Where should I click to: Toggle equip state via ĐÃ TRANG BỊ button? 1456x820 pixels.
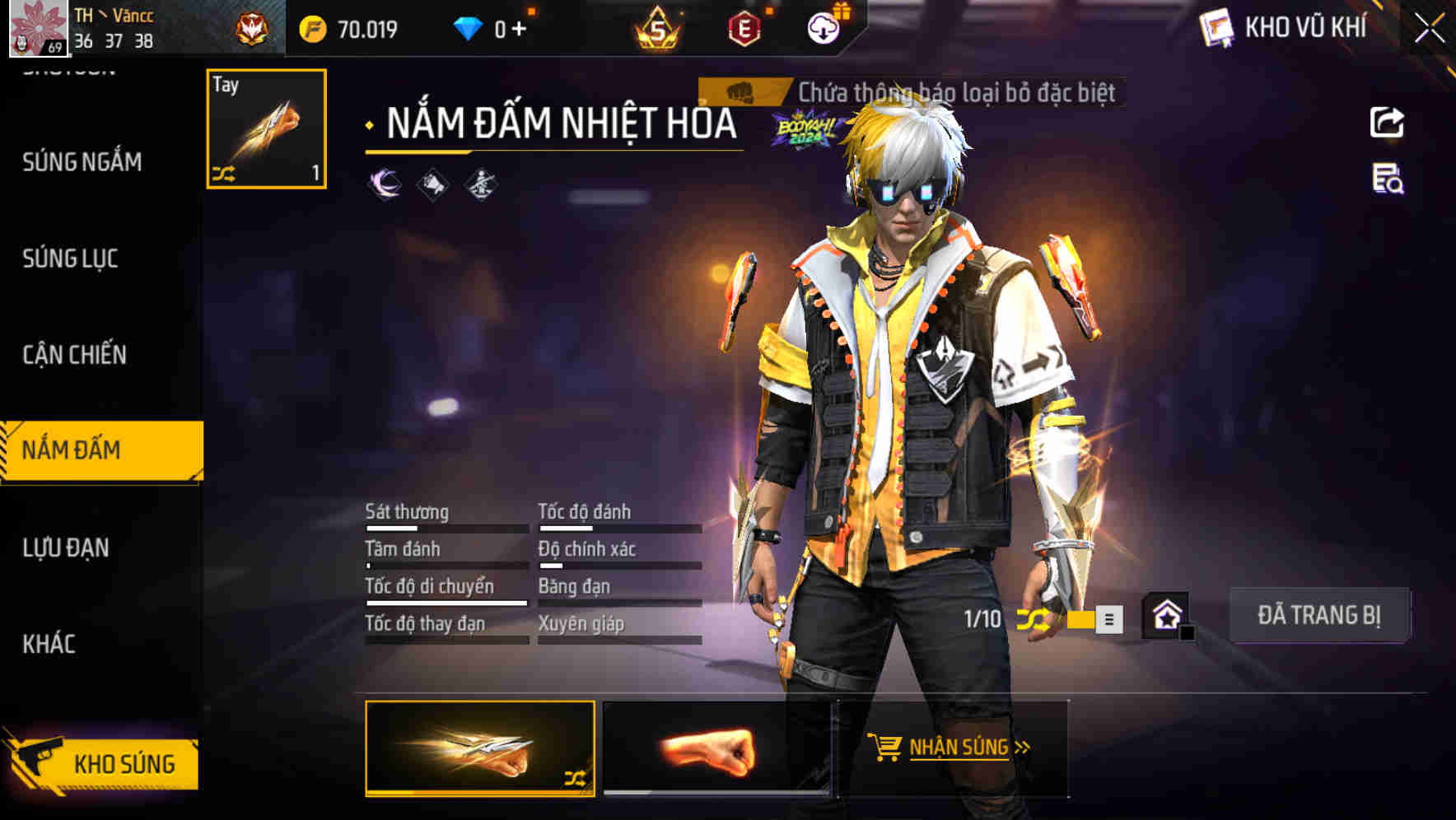(1318, 614)
